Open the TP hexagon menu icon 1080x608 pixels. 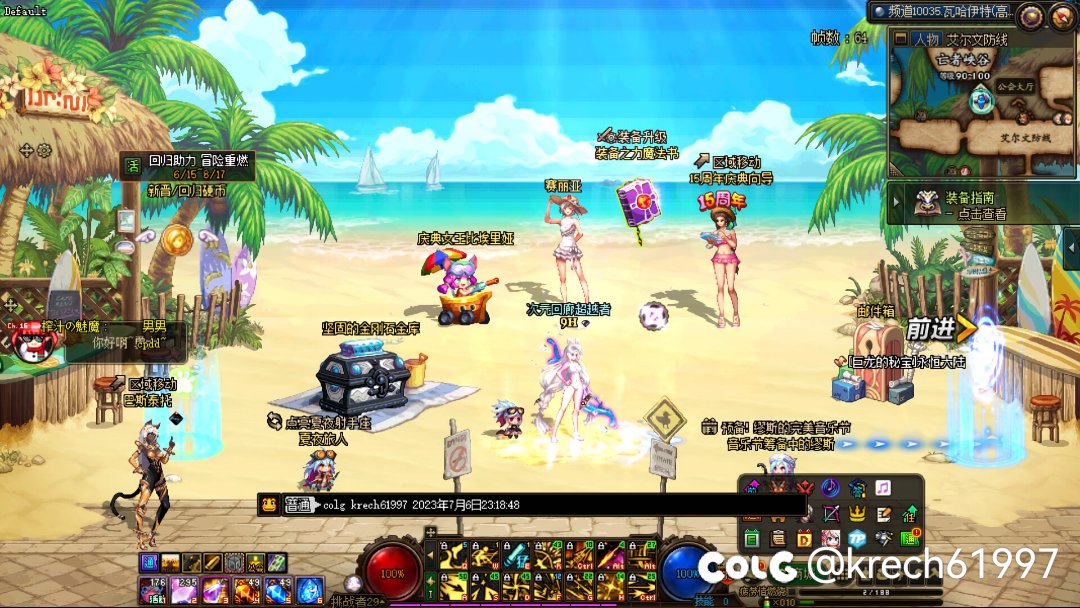pos(857,539)
